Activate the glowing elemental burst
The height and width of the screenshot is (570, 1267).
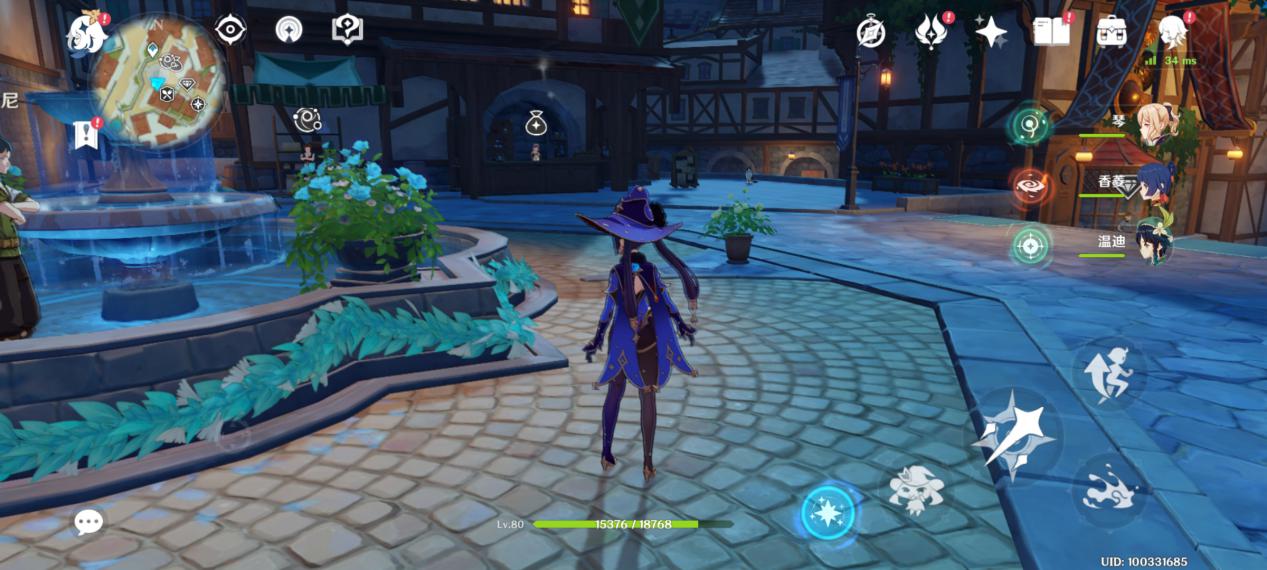point(828,513)
